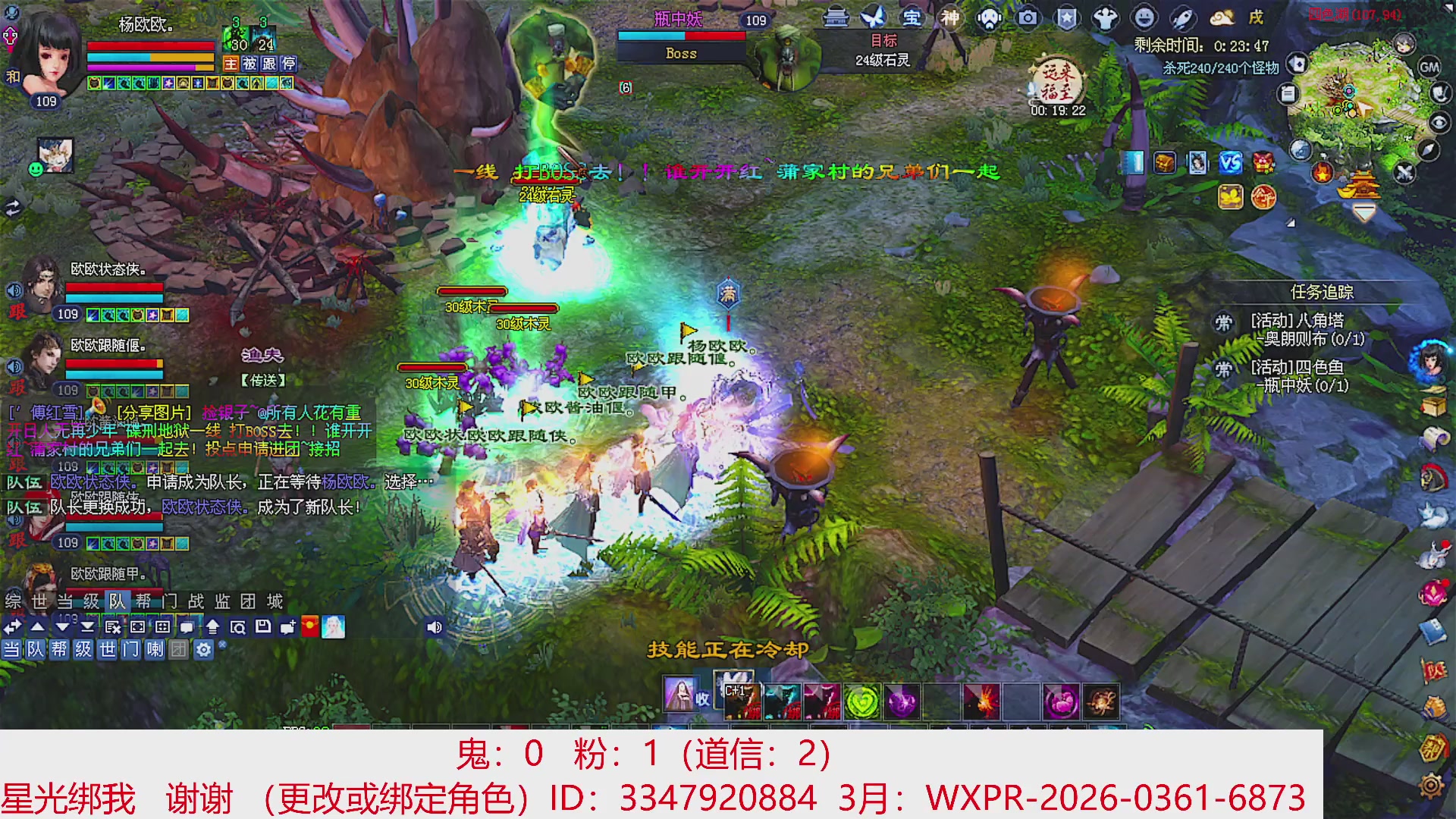Image resolution: width=1456 pixels, height=819 pixels.
Task: Open the screenshot camera tool
Action: [1028, 19]
